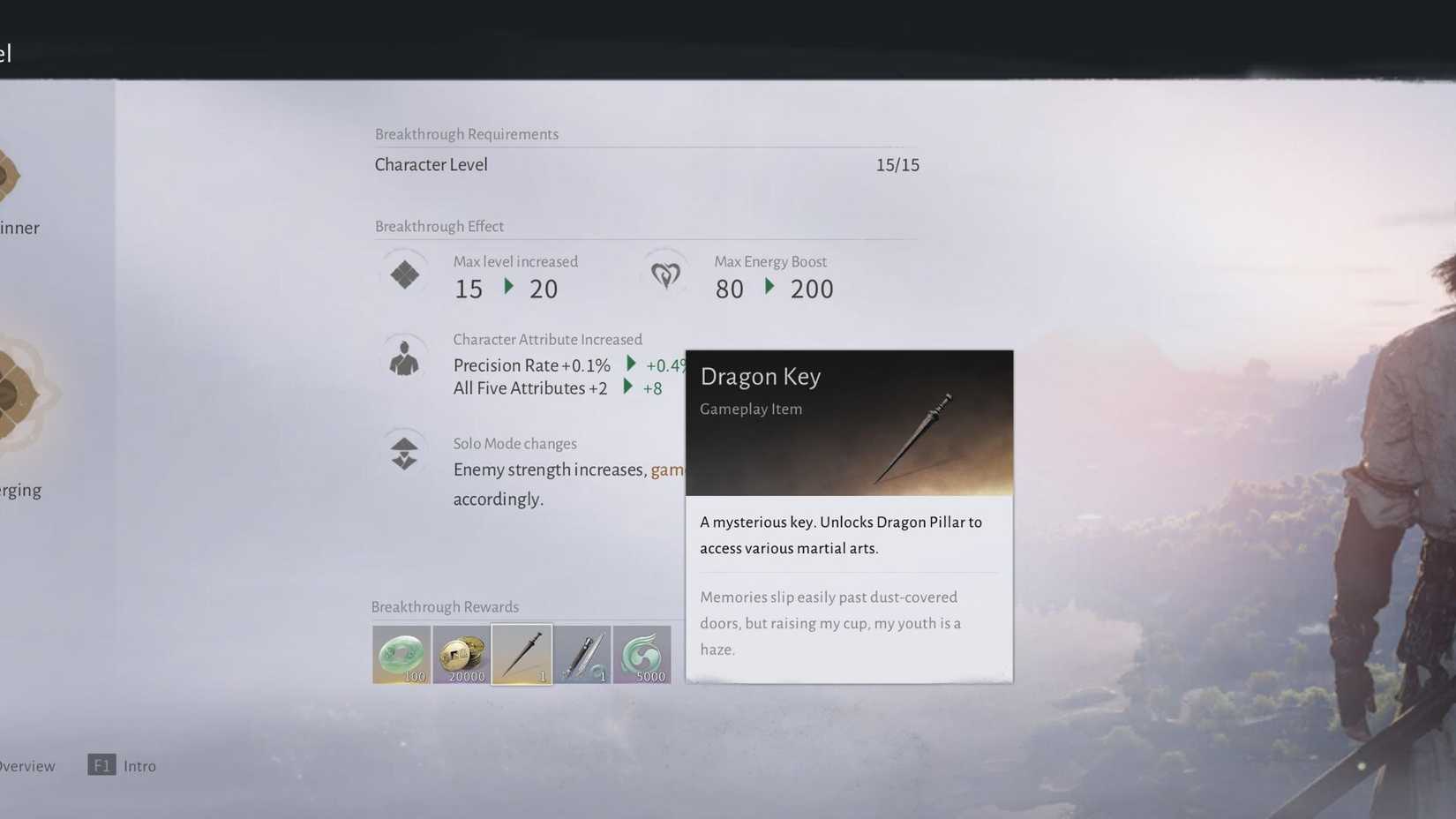Image resolution: width=1456 pixels, height=819 pixels.
Task: Select the Breakthrough Requirements heading
Action: 467,134
